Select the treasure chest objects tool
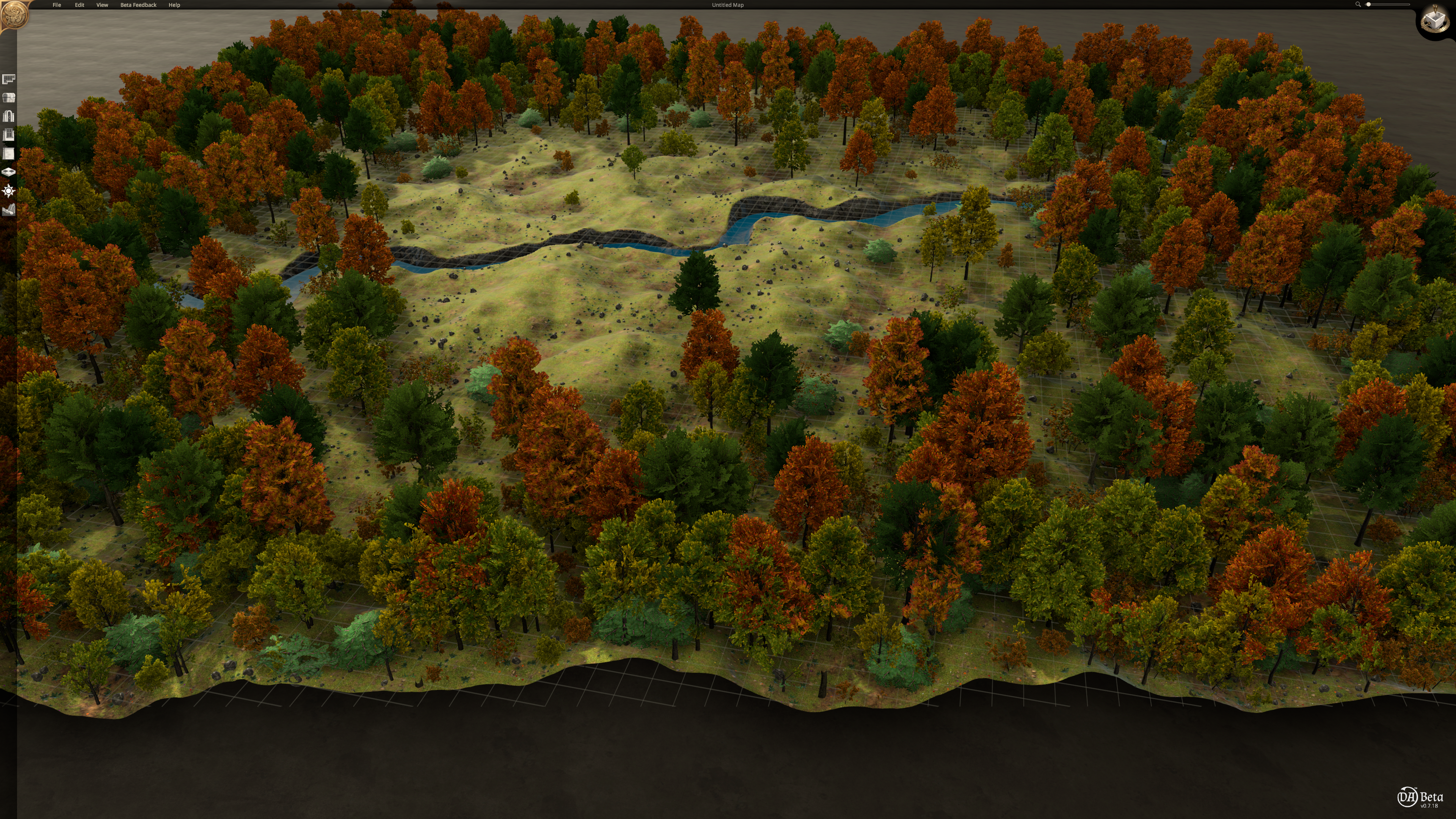 (x=8, y=98)
